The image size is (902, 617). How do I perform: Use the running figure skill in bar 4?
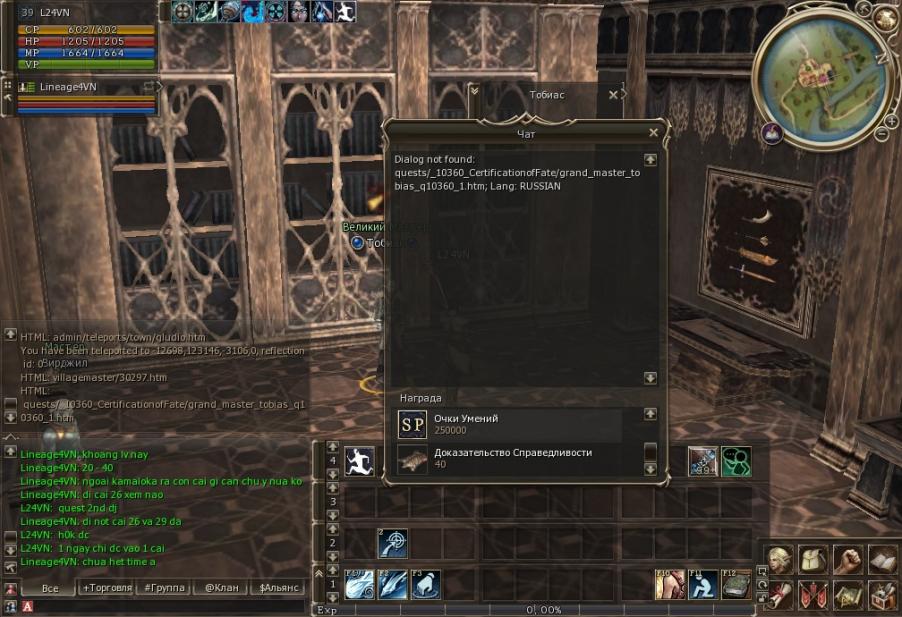(360, 461)
